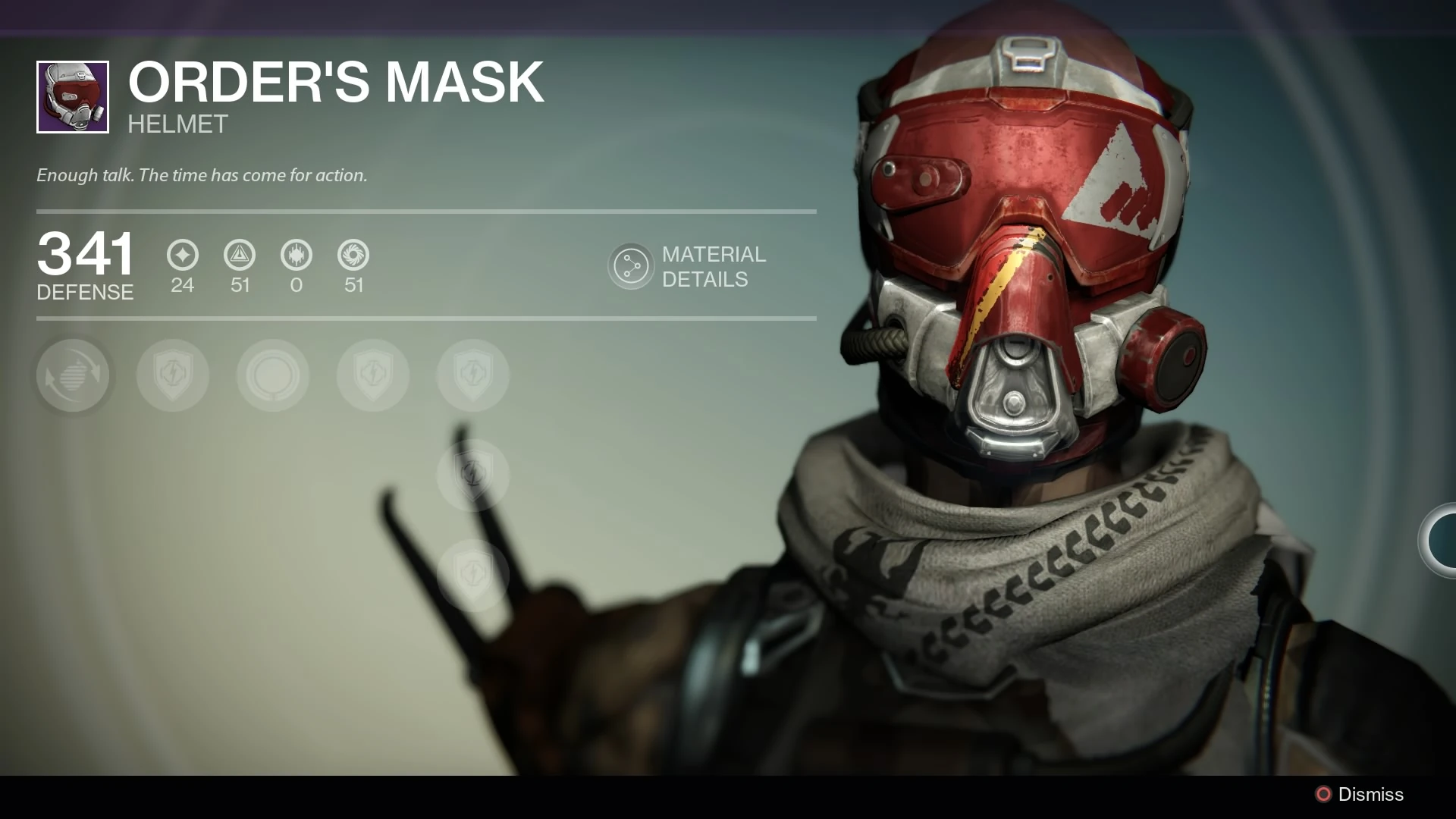Click the 341 Defense stat value
The height and width of the screenshot is (819, 1456).
pos(86,256)
